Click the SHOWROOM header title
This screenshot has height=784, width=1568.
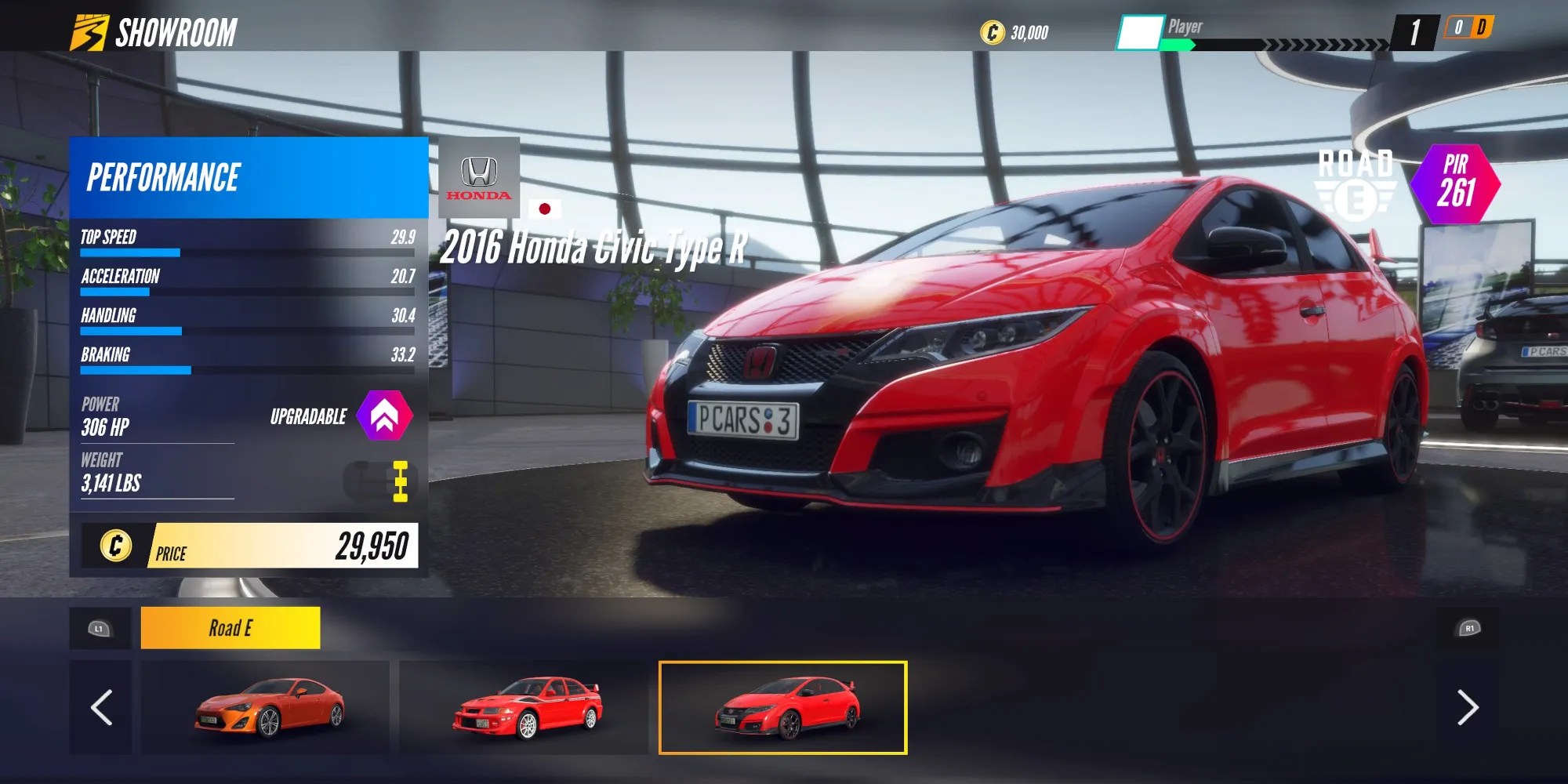(179, 32)
